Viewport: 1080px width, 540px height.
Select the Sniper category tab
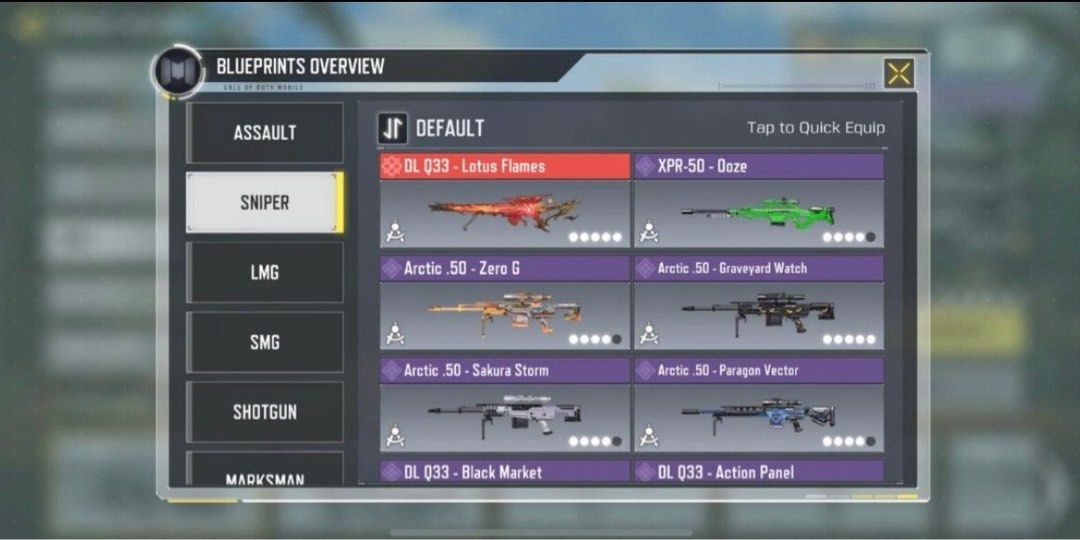pyautogui.click(x=265, y=202)
